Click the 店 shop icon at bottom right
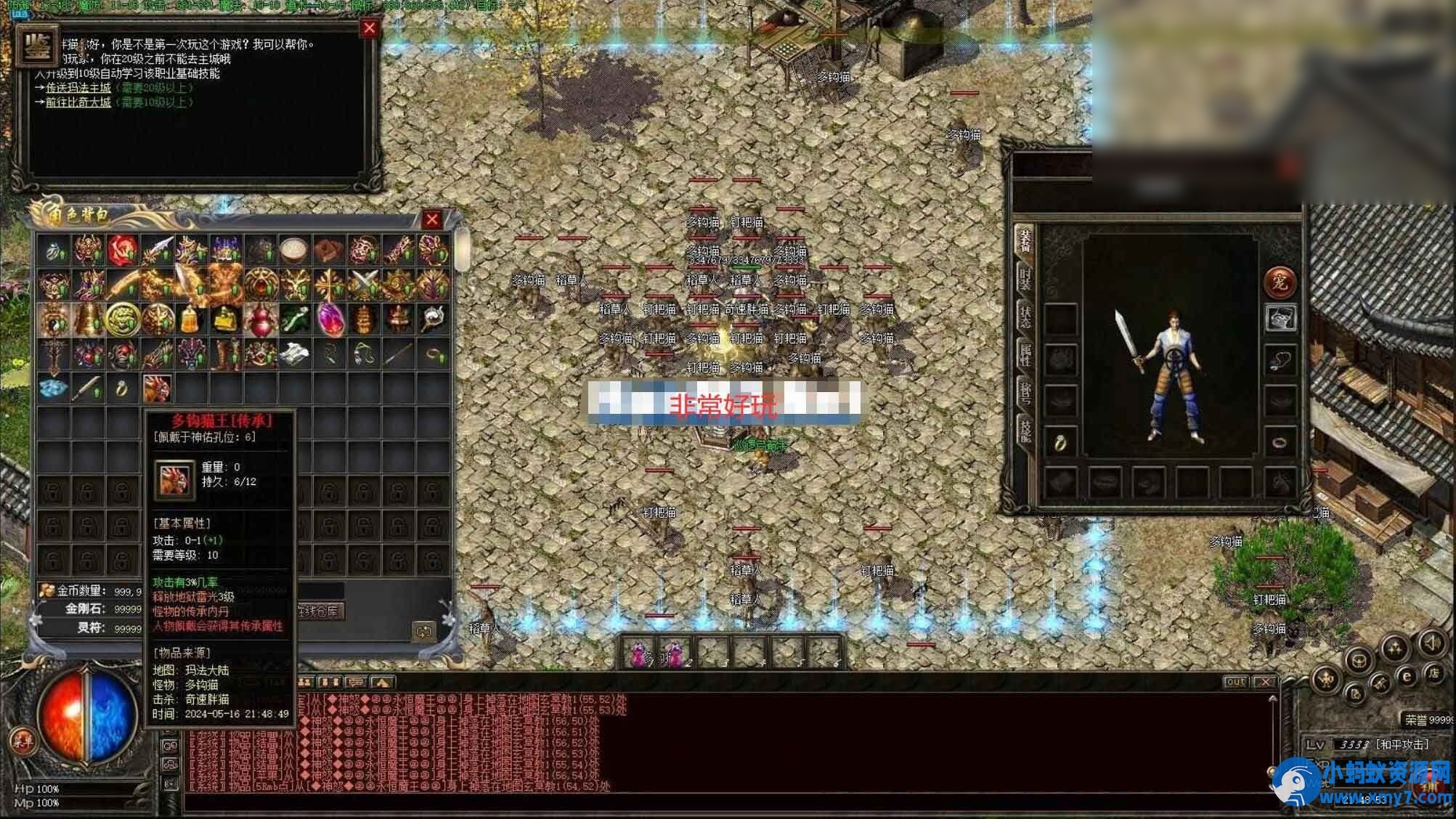The height and width of the screenshot is (819, 1456). tap(1434, 674)
